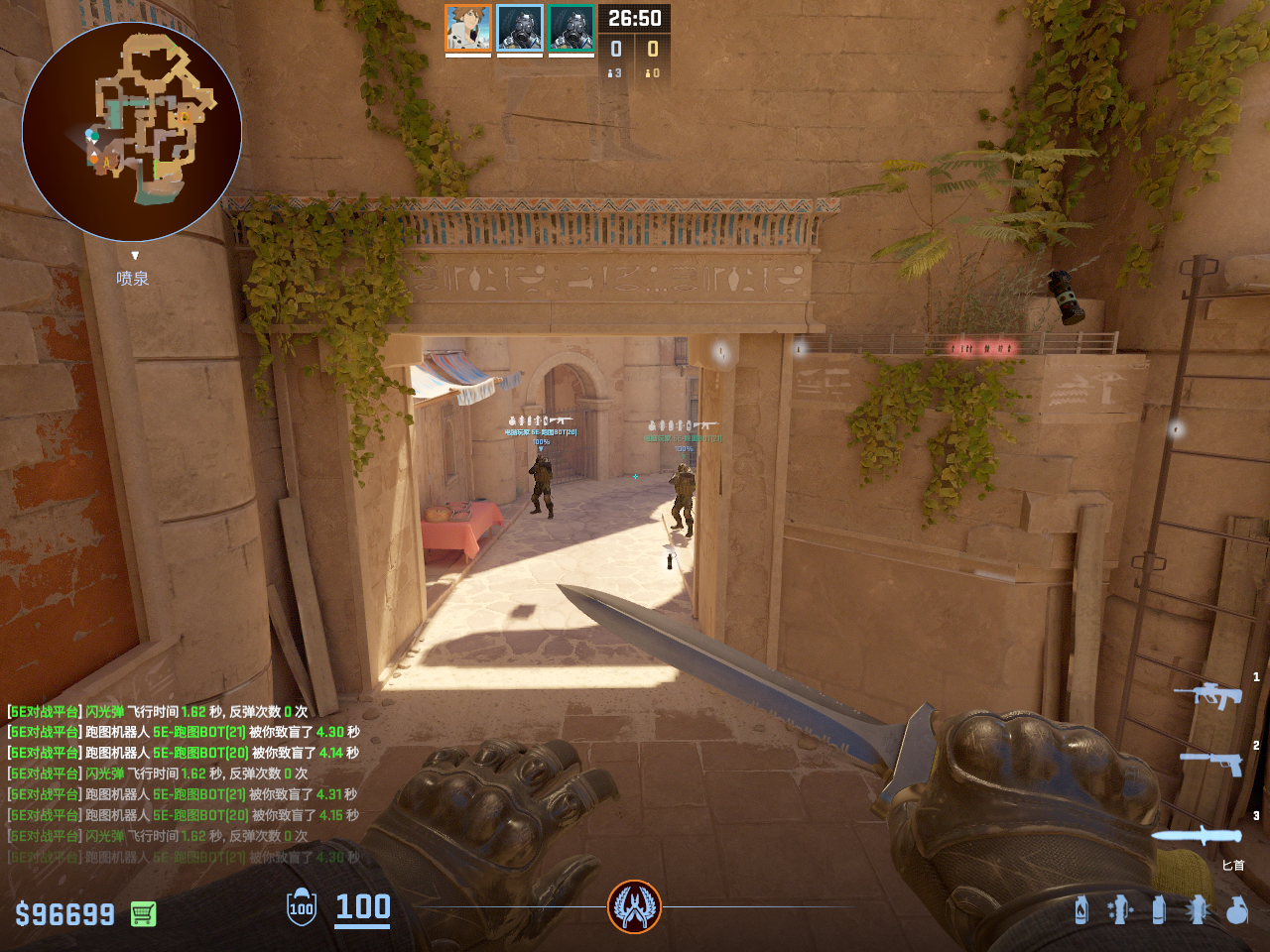Click the Counter-Terrorist team emblem
Image resolution: width=1270 pixels, height=952 pixels.
tap(634, 906)
